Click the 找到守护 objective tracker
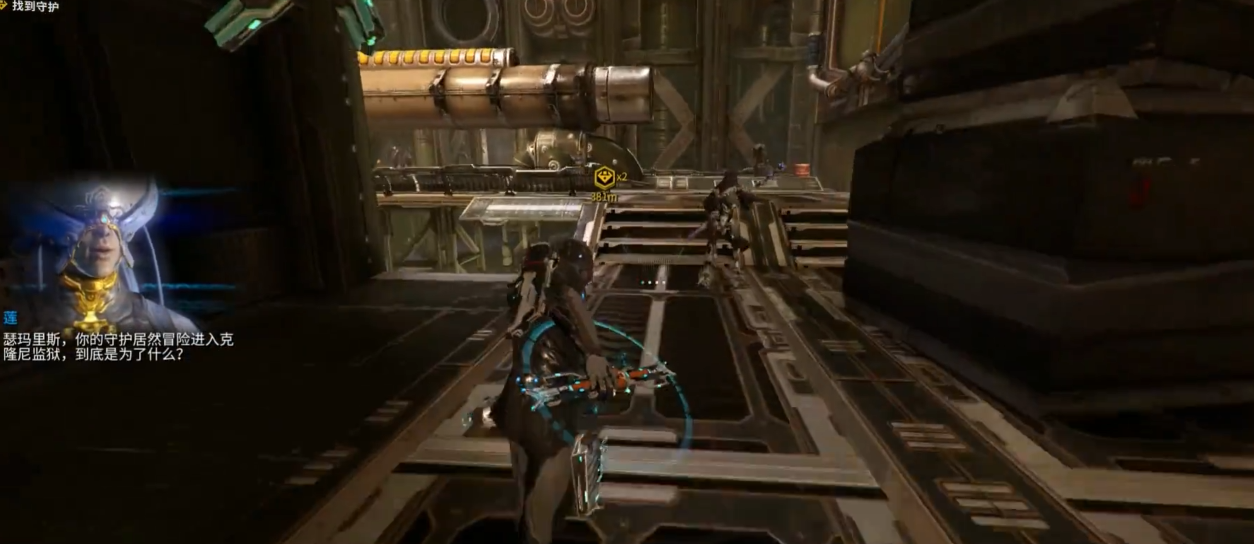 tap(34, 7)
